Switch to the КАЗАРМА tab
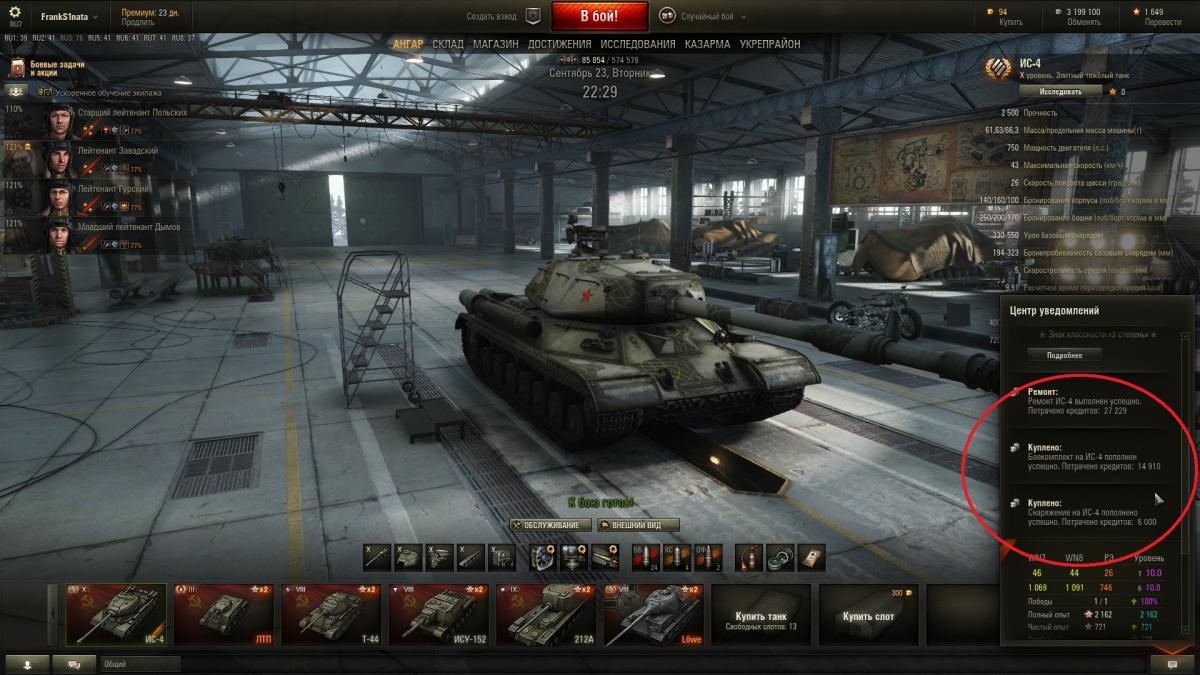 [x=707, y=45]
